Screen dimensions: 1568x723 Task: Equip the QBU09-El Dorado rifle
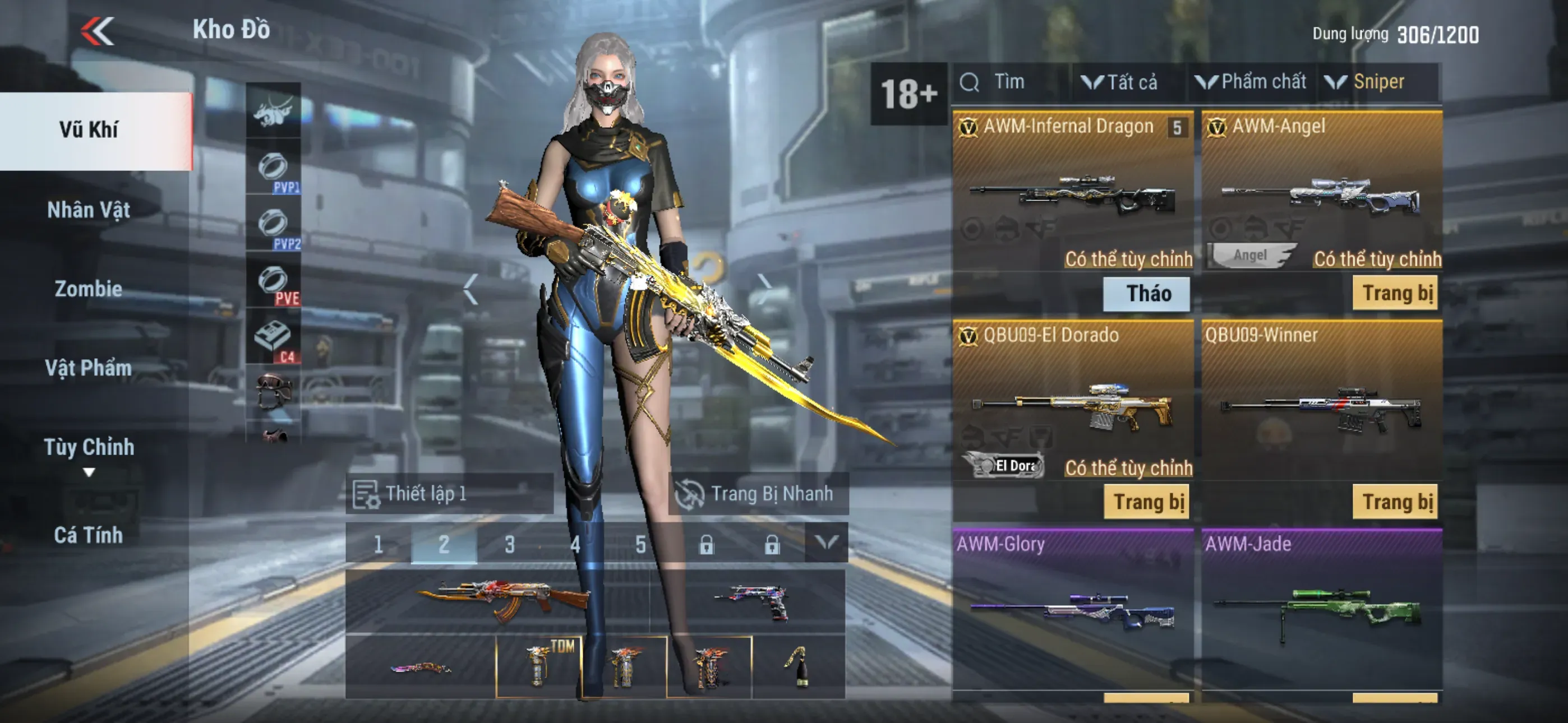coord(1147,502)
